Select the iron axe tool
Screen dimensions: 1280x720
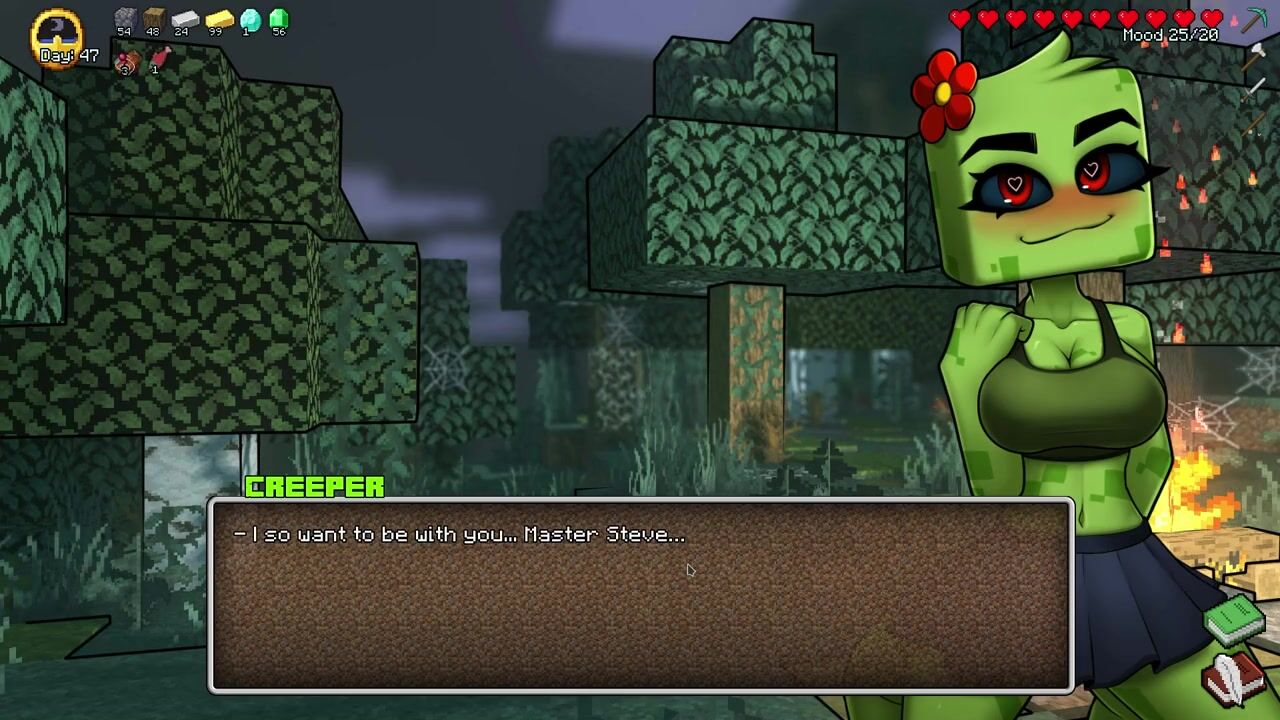pyautogui.click(x=1256, y=56)
